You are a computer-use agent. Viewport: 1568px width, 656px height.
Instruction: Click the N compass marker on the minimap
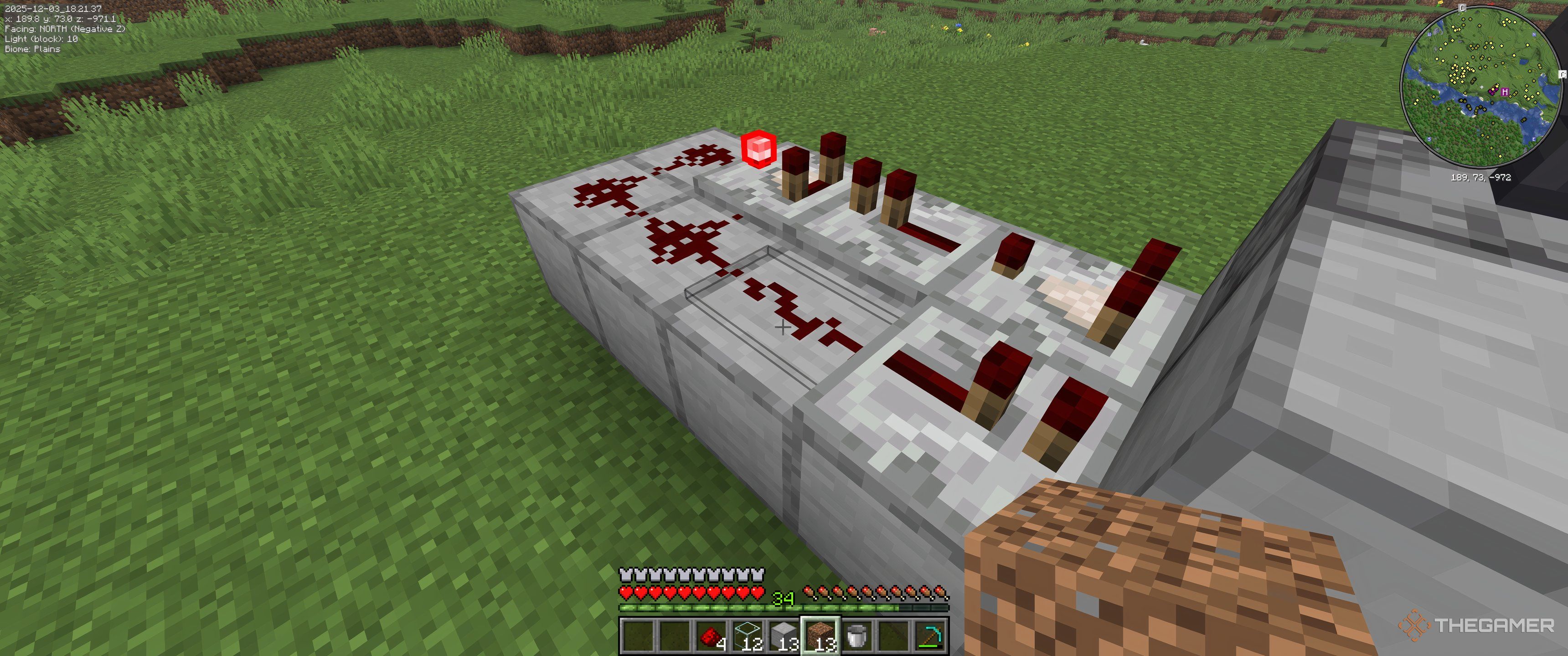pyautogui.click(x=1534, y=34)
